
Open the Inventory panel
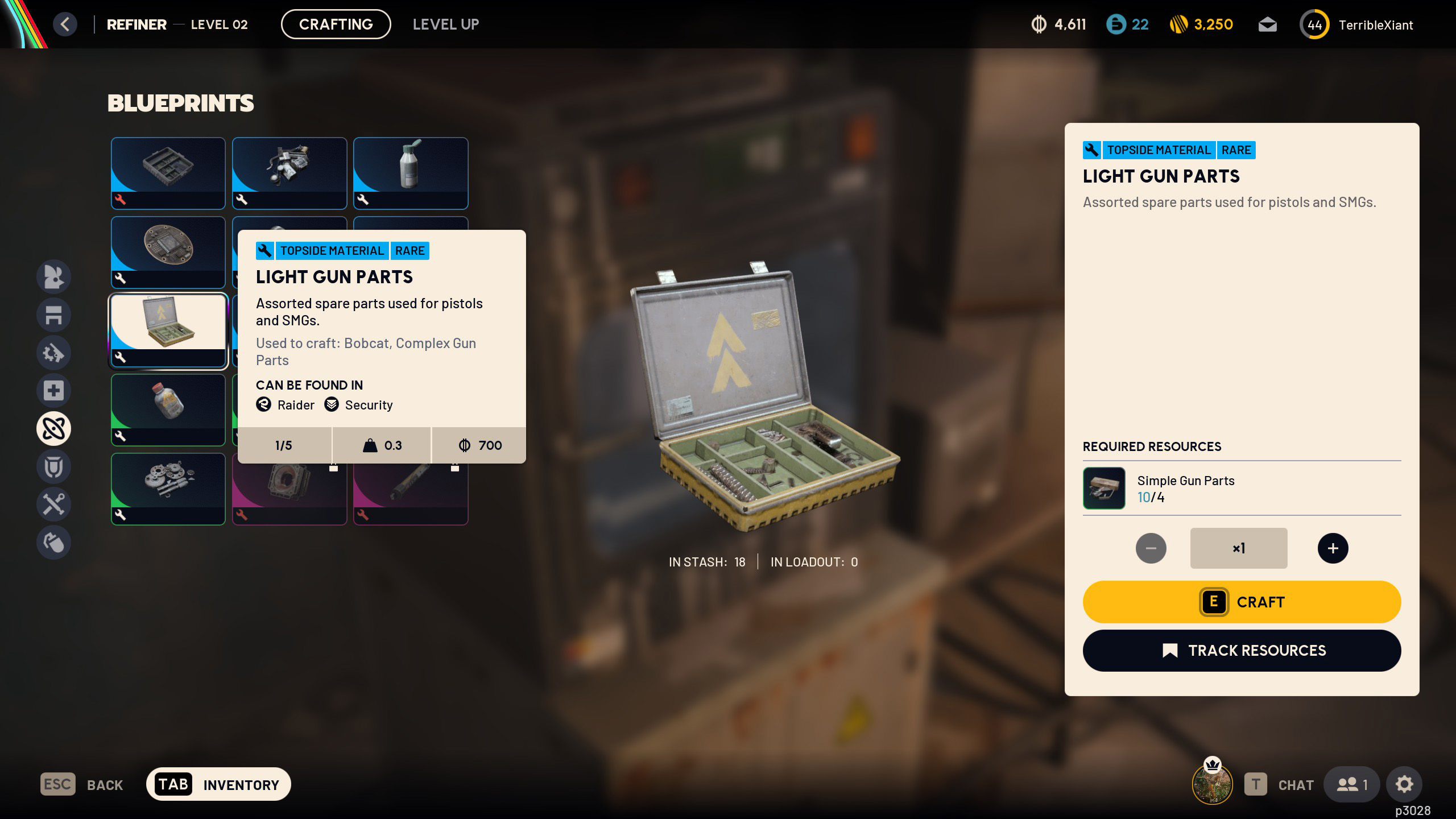(218, 784)
